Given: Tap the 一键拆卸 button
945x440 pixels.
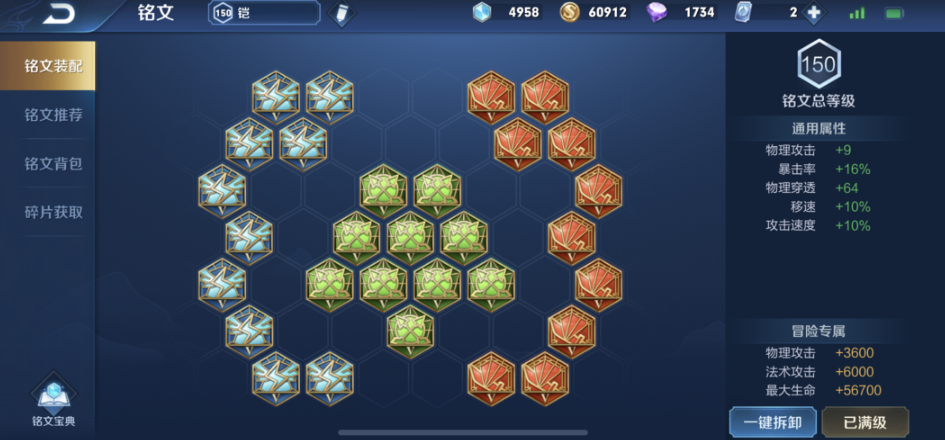Looking at the screenshot, I should pos(772,420).
